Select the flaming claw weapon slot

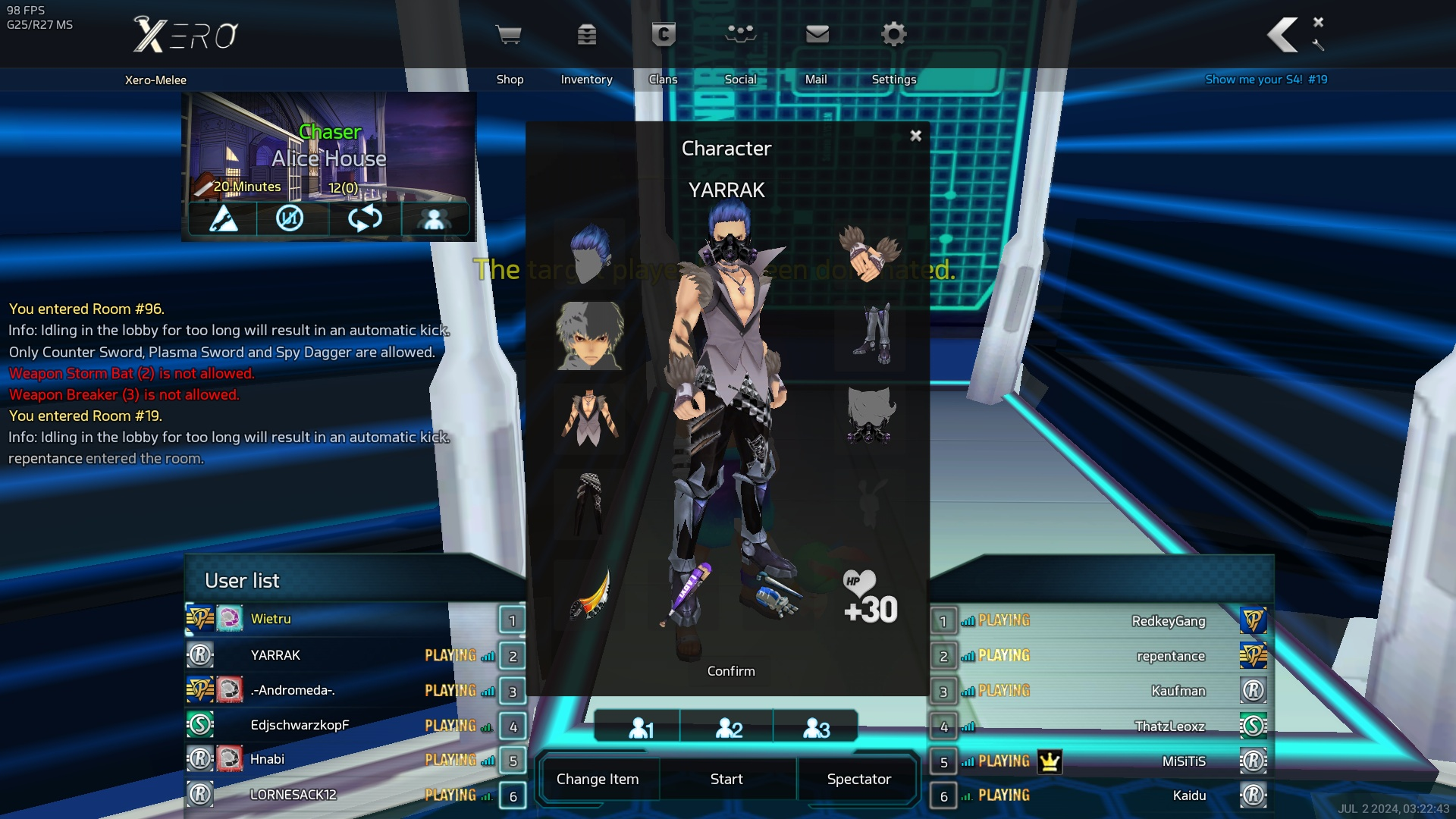point(590,594)
